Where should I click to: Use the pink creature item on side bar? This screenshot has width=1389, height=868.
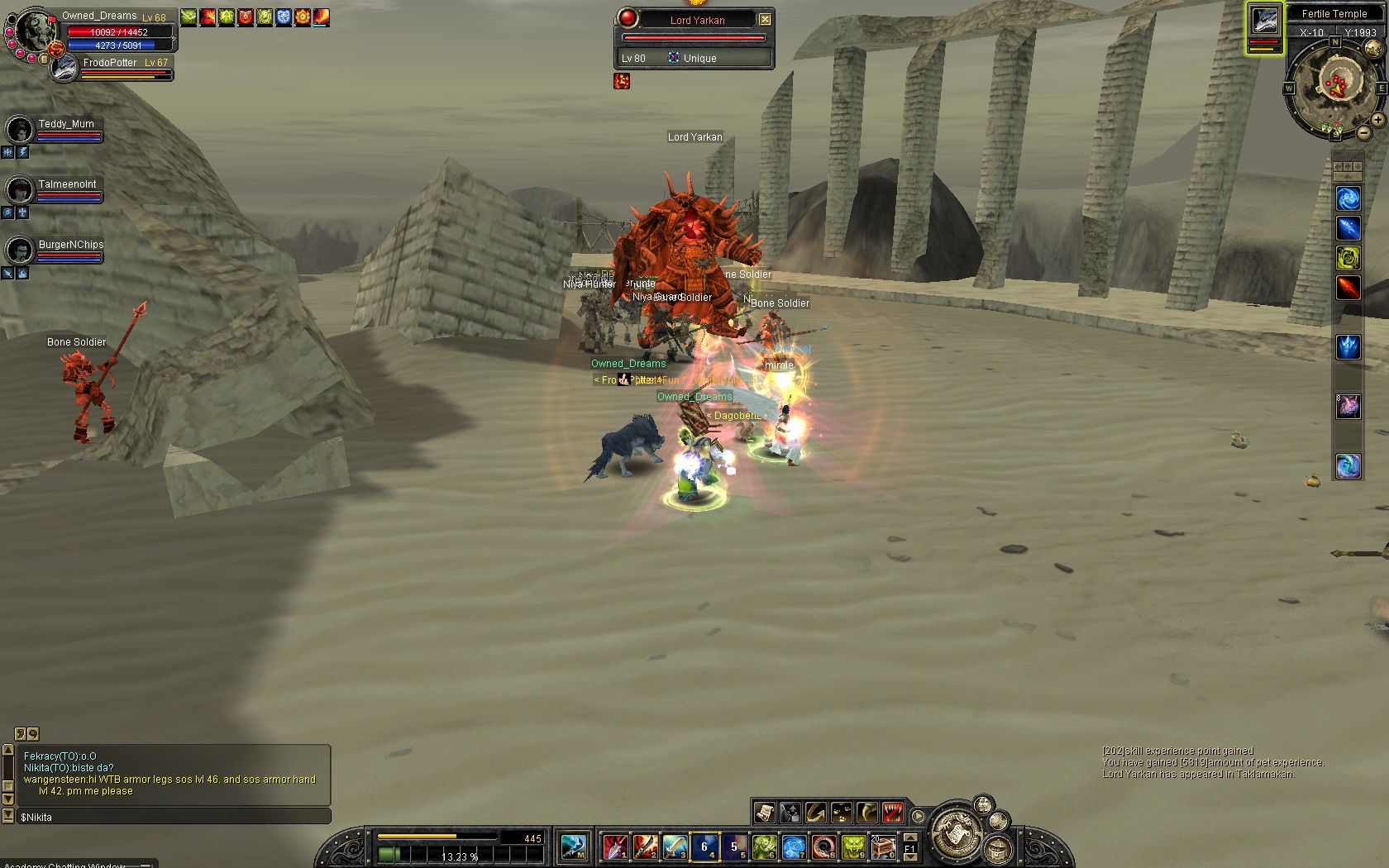tap(1348, 406)
